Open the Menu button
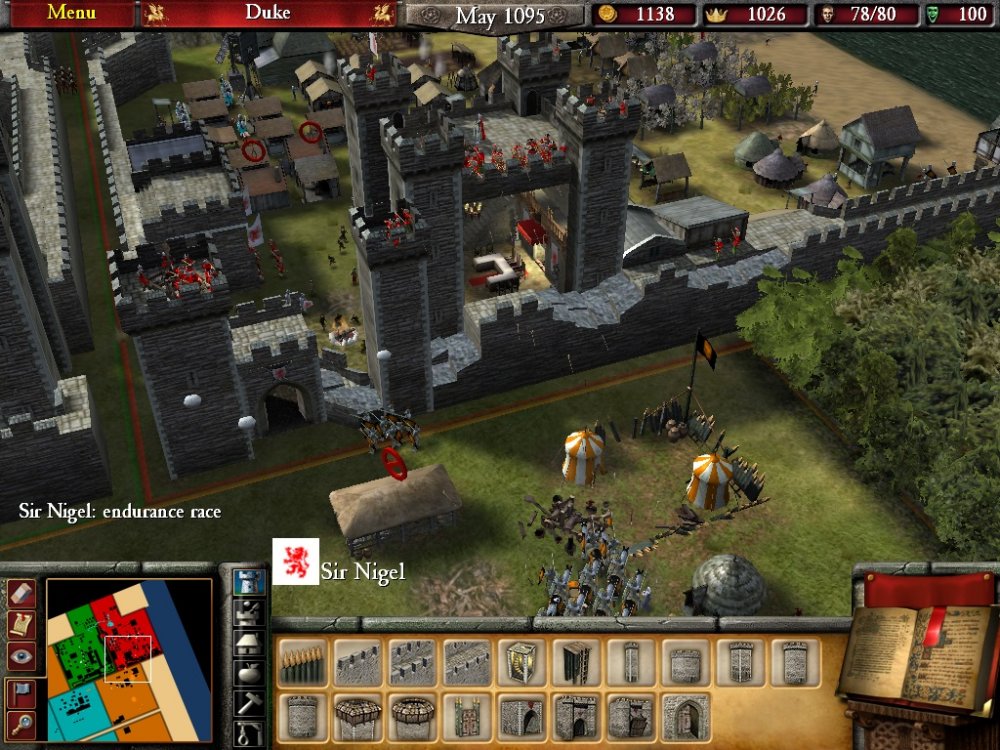 tap(71, 14)
